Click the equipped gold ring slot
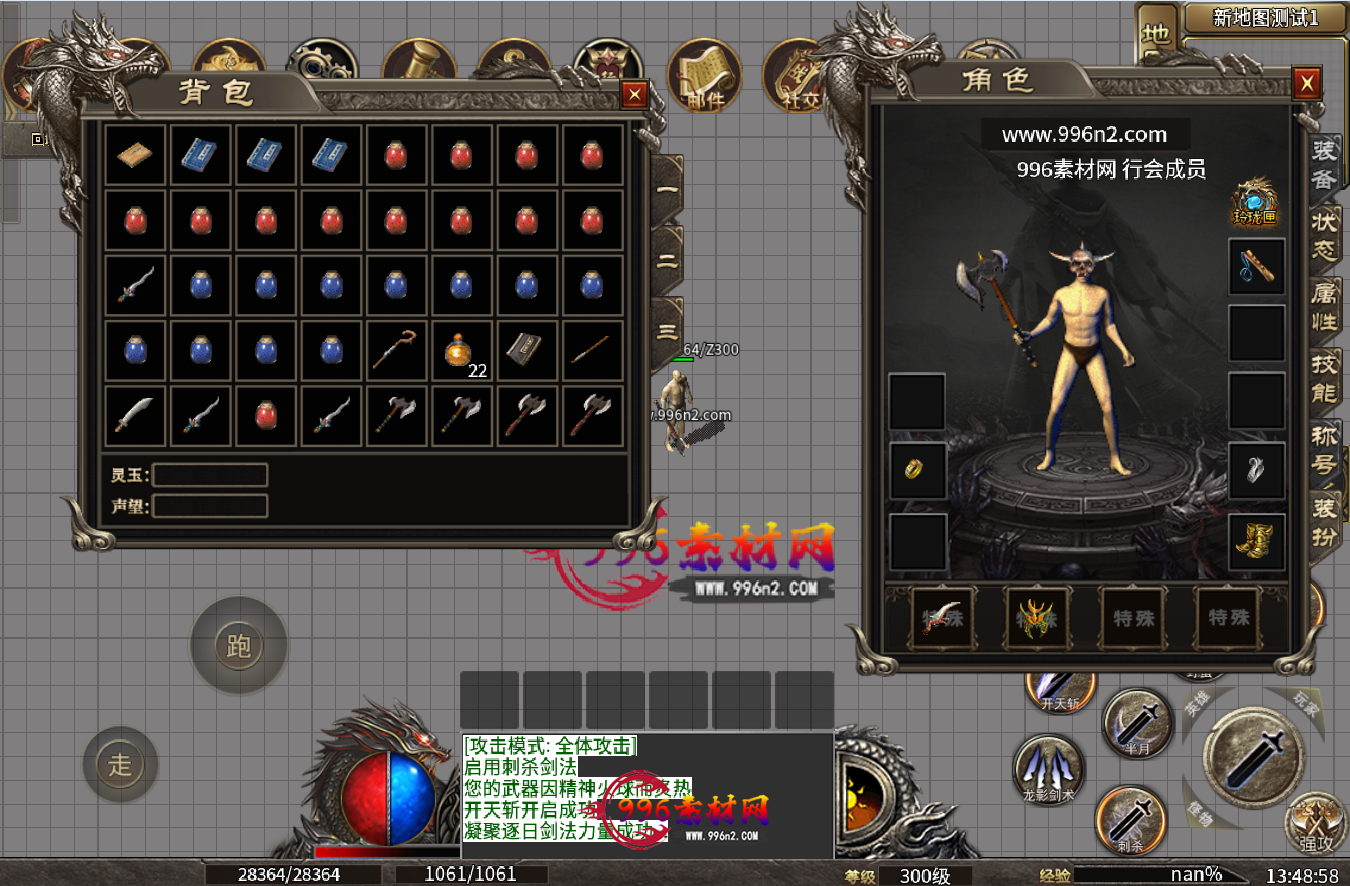1350x886 pixels. click(x=917, y=470)
